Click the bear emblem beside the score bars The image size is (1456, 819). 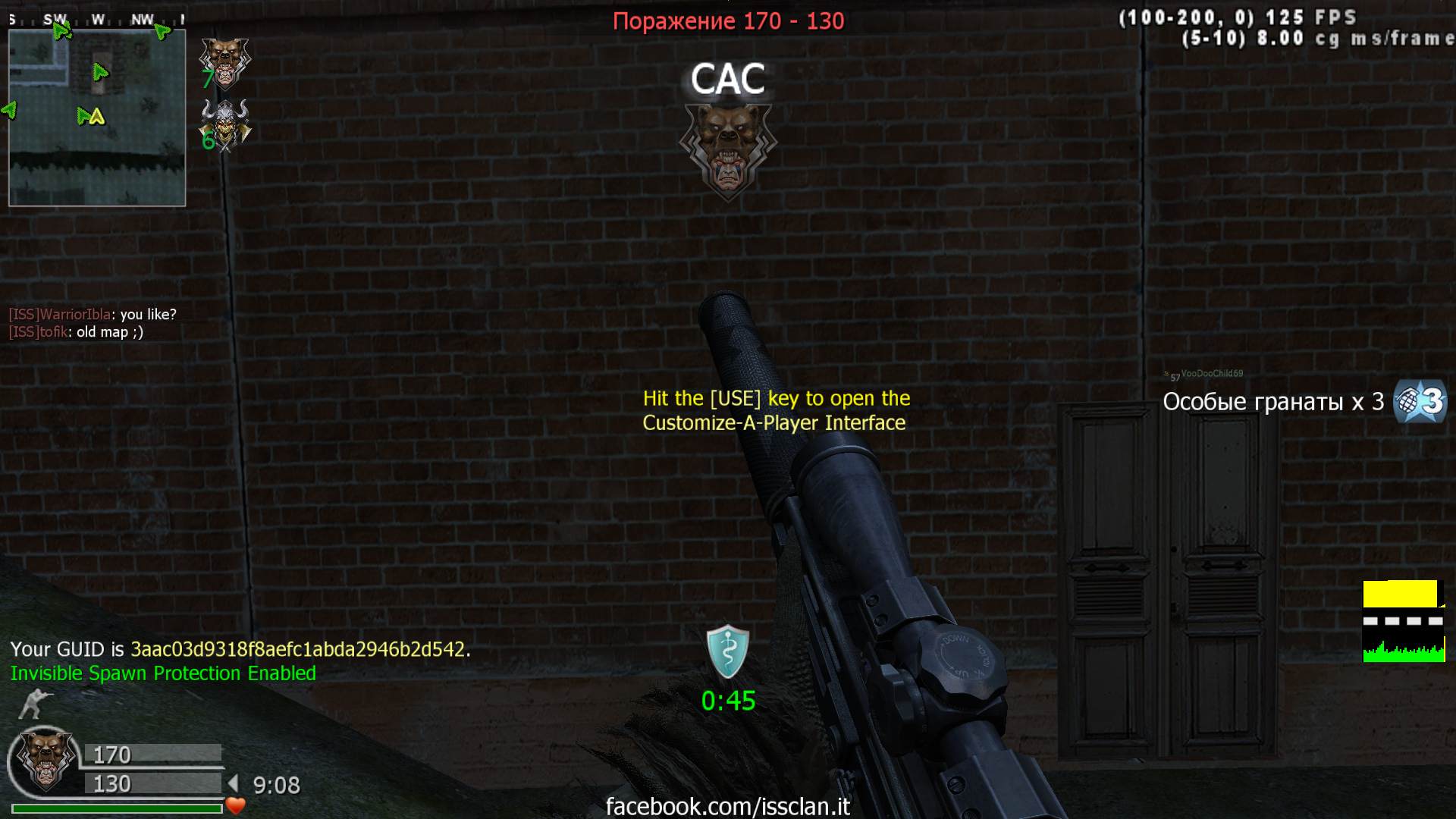tap(45, 760)
